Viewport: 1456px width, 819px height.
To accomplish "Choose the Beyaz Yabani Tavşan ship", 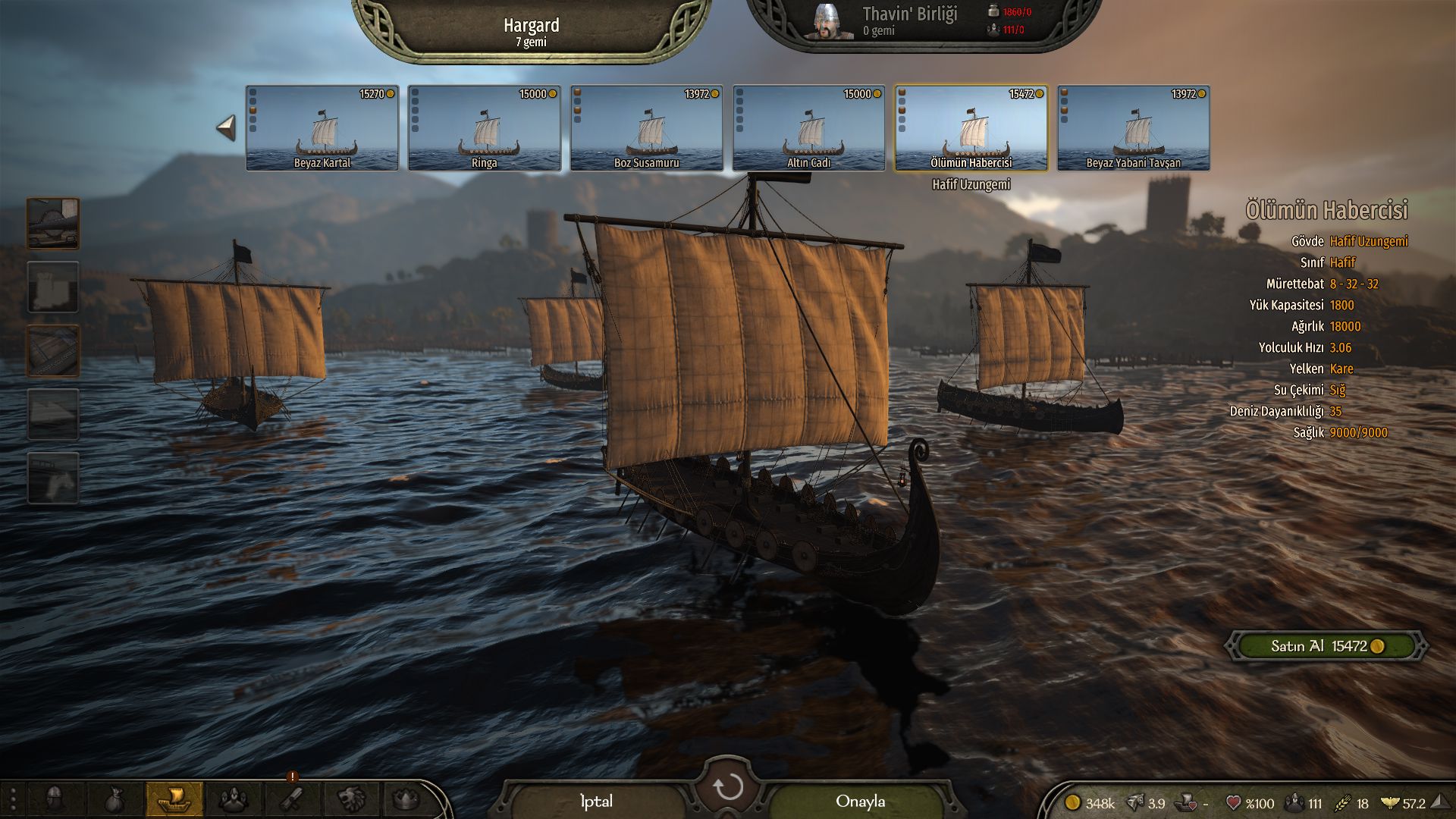I will coord(1134,128).
